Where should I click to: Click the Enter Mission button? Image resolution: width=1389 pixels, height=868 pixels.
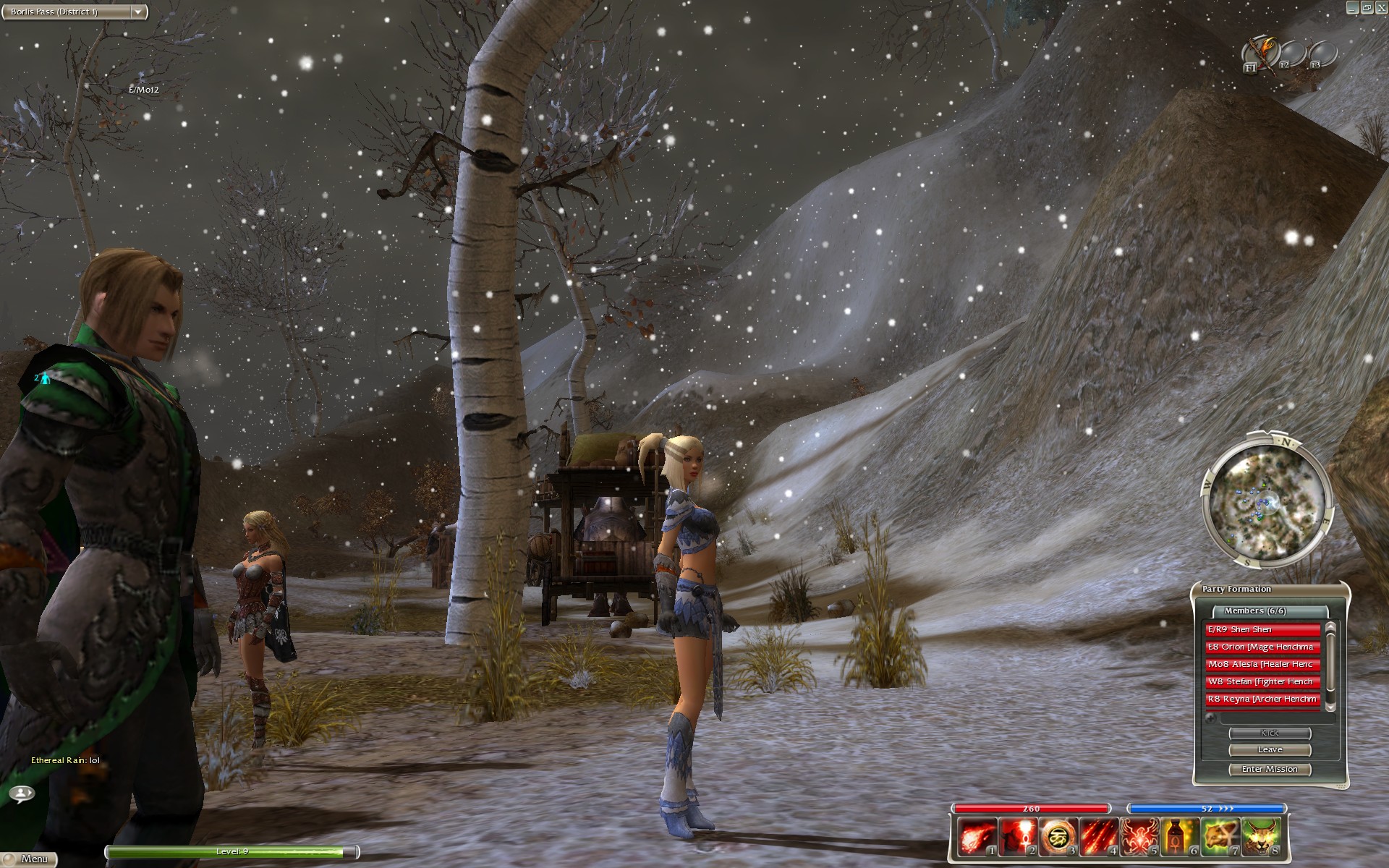point(1270,770)
